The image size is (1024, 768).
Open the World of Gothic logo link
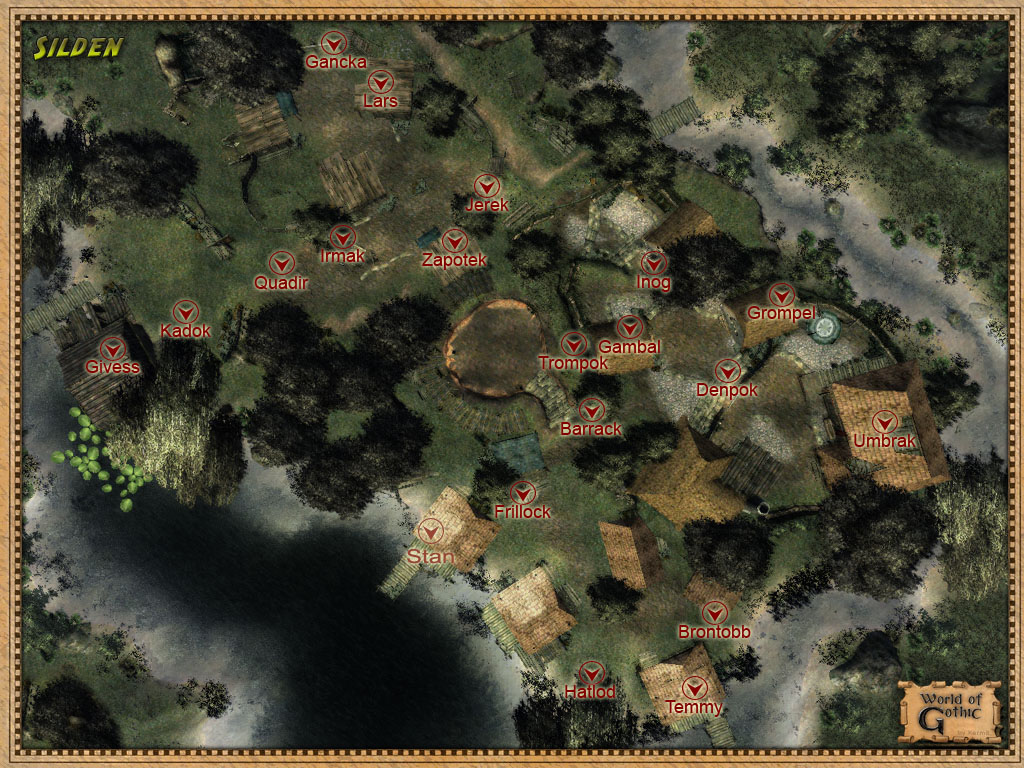click(949, 710)
